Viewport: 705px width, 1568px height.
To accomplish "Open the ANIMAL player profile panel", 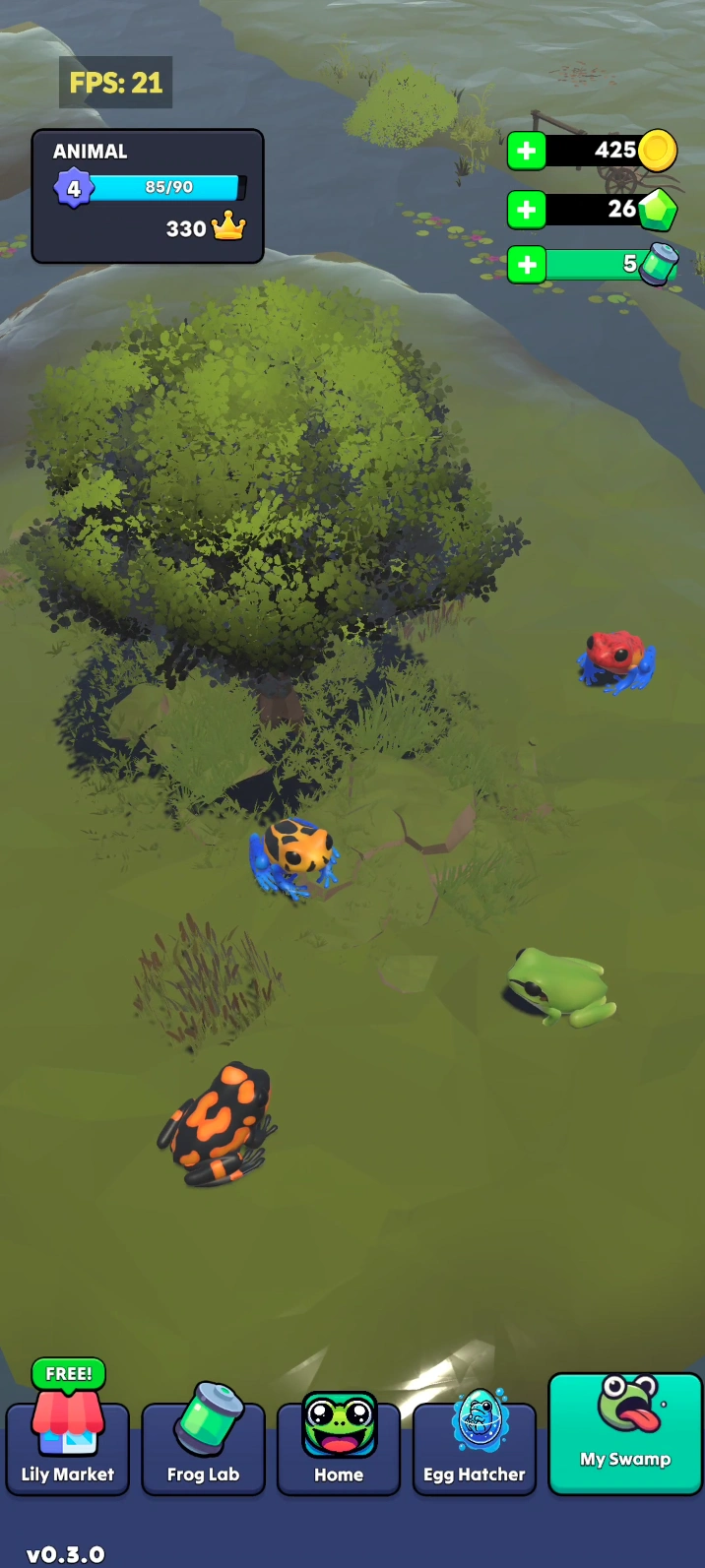I will coord(148,197).
